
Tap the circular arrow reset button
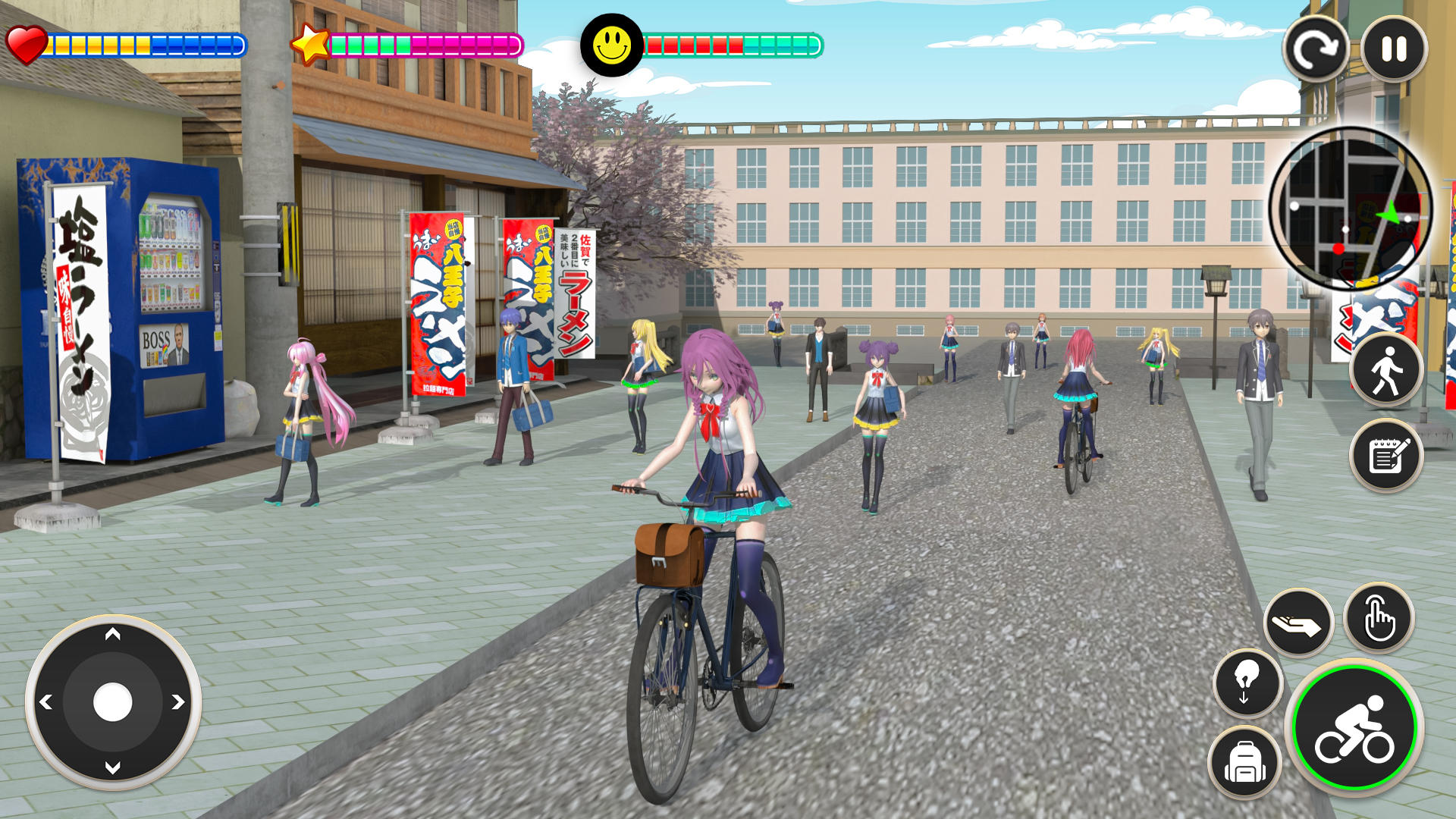click(x=1316, y=50)
